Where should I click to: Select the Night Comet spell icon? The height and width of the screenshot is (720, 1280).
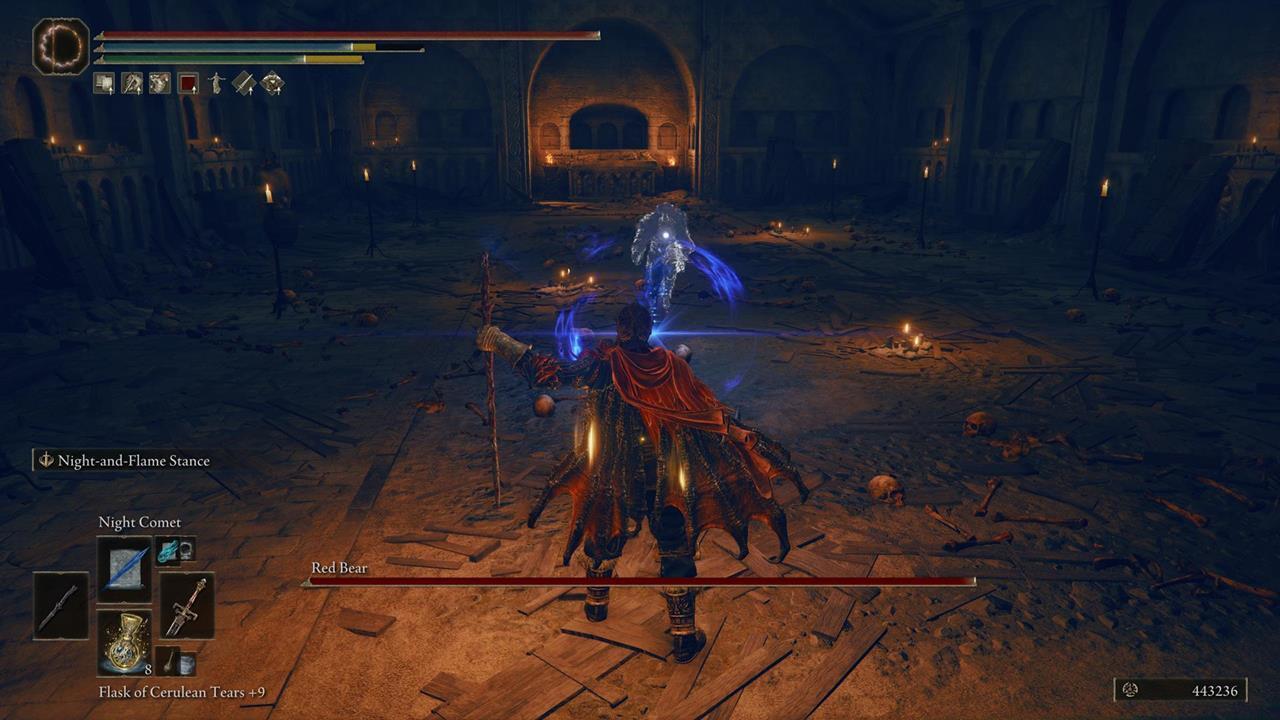pyautogui.click(x=124, y=567)
